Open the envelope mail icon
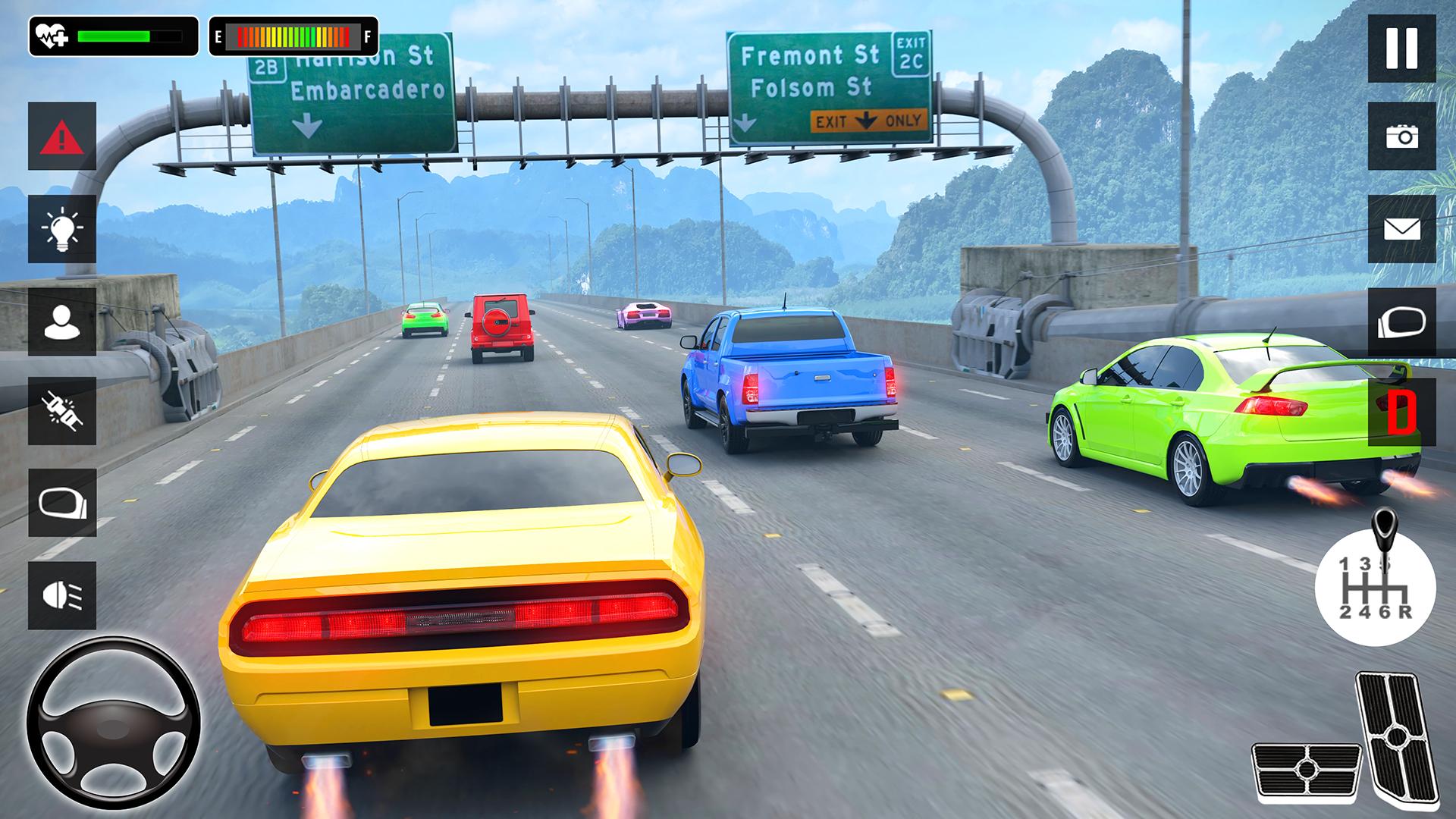The height and width of the screenshot is (819, 1456). [1401, 229]
